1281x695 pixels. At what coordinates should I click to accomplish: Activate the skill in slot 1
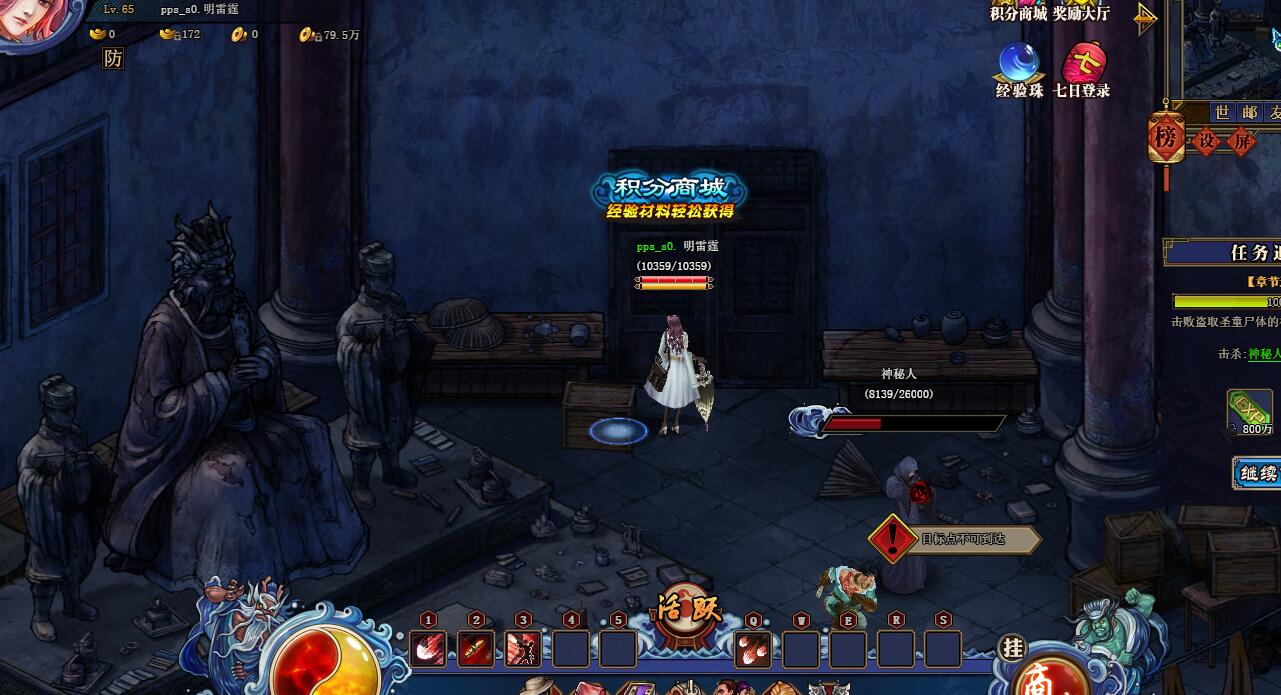point(429,649)
